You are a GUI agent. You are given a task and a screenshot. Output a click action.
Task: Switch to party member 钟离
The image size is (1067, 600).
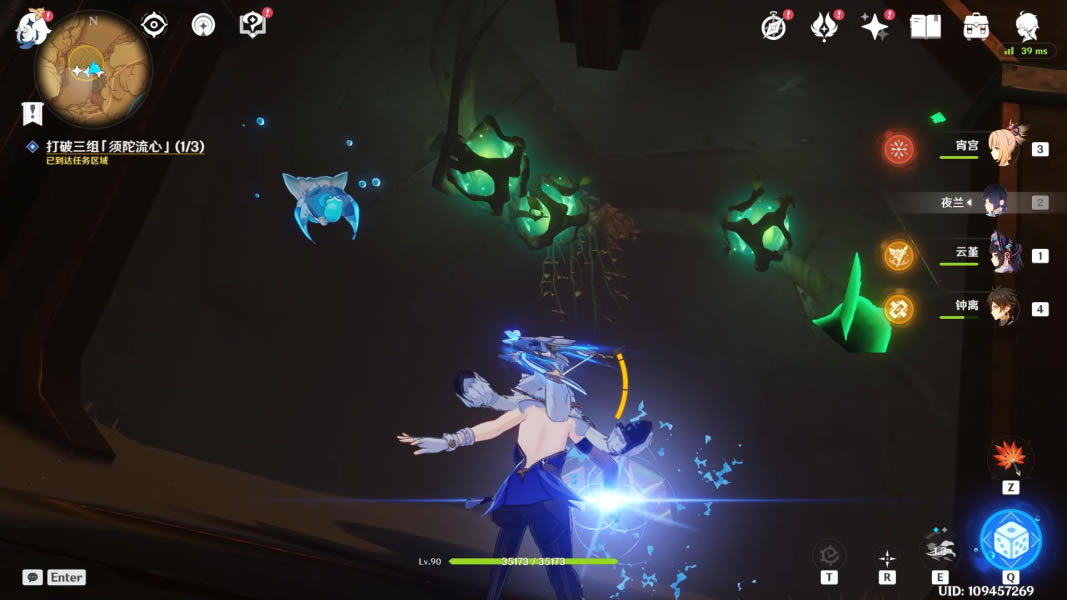point(1003,307)
